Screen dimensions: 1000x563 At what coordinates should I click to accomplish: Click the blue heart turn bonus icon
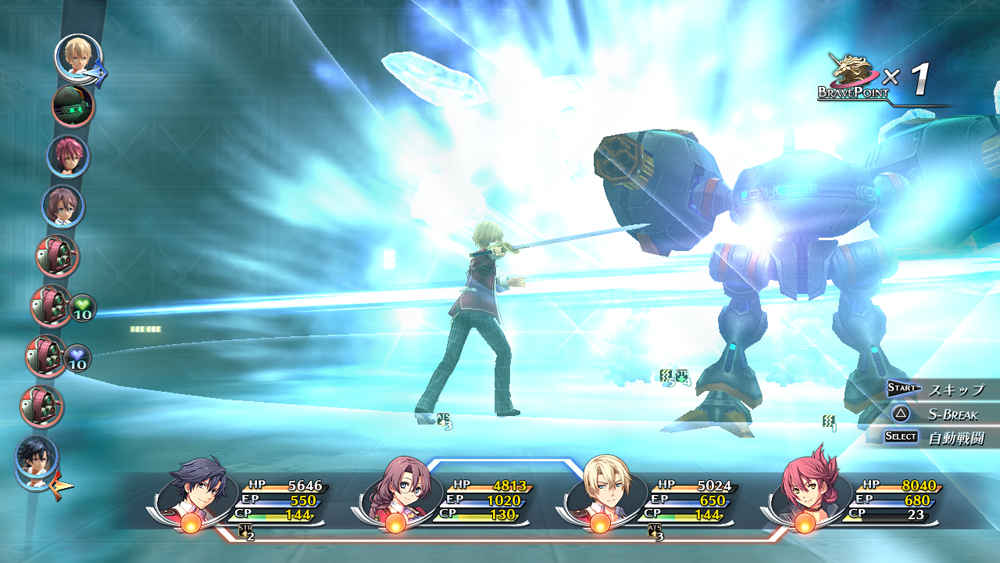click(77, 357)
